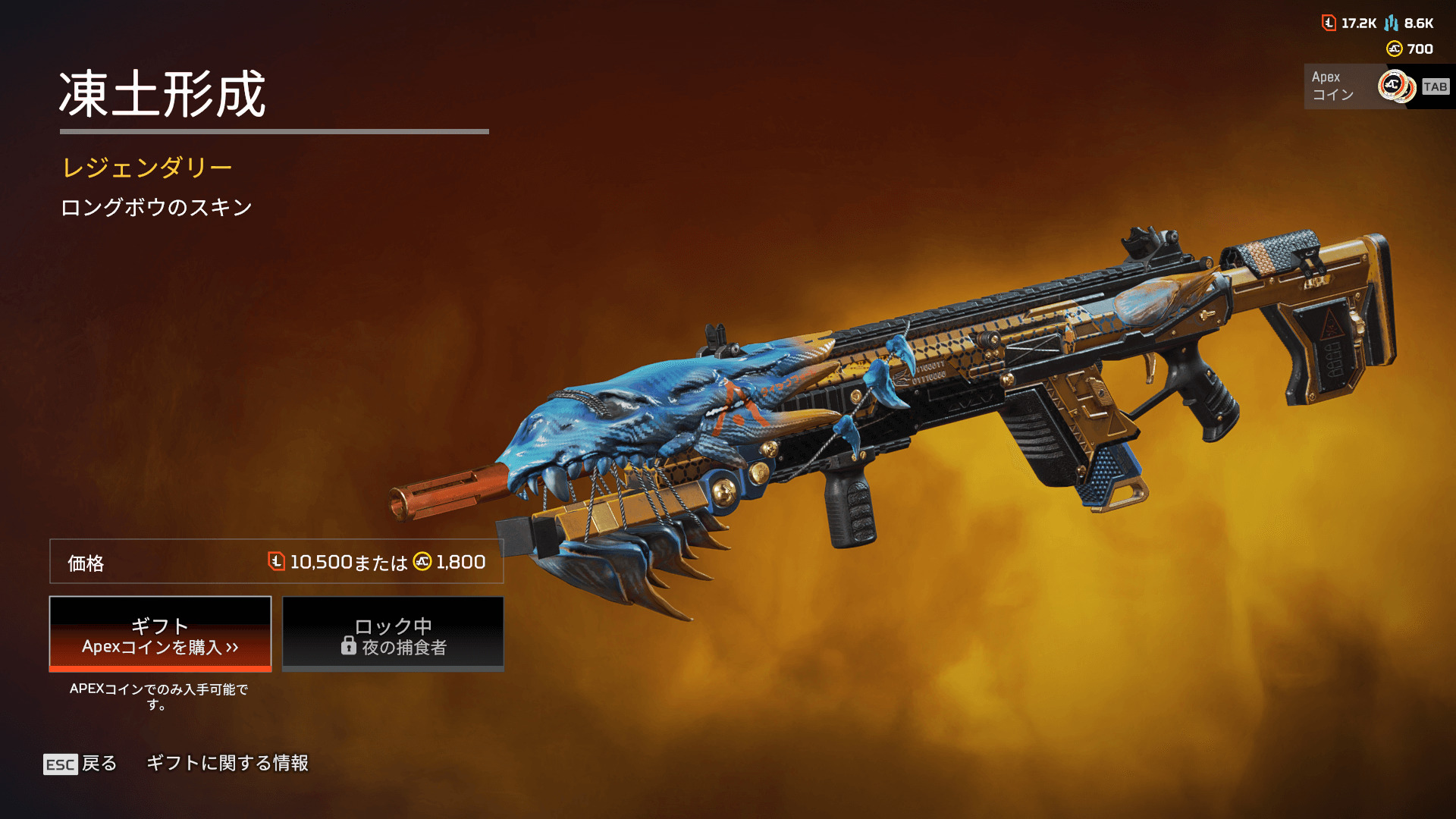This screenshot has height=819, width=1456.
Task: Go back with the 戻る button
Action: [80, 764]
